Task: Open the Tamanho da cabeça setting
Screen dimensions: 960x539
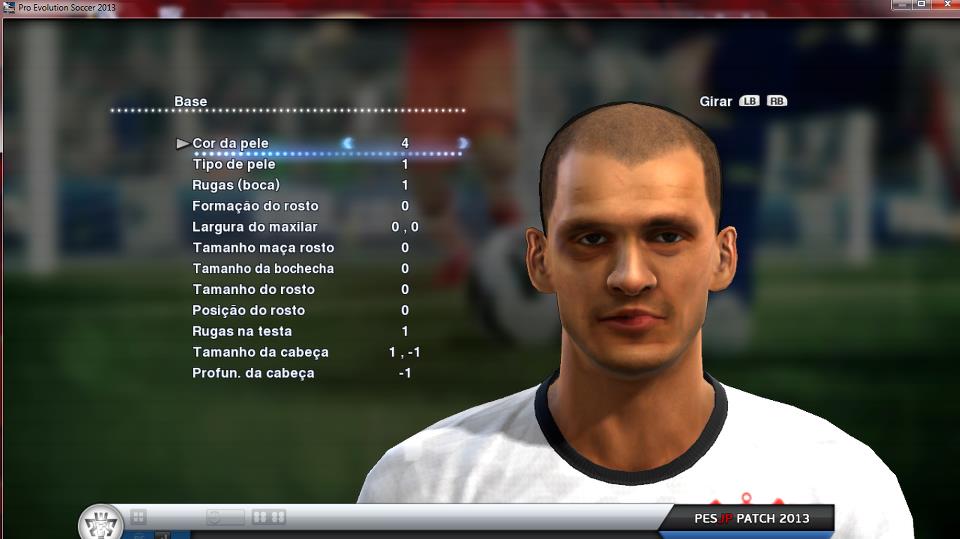Action: (x=260, y=353)
